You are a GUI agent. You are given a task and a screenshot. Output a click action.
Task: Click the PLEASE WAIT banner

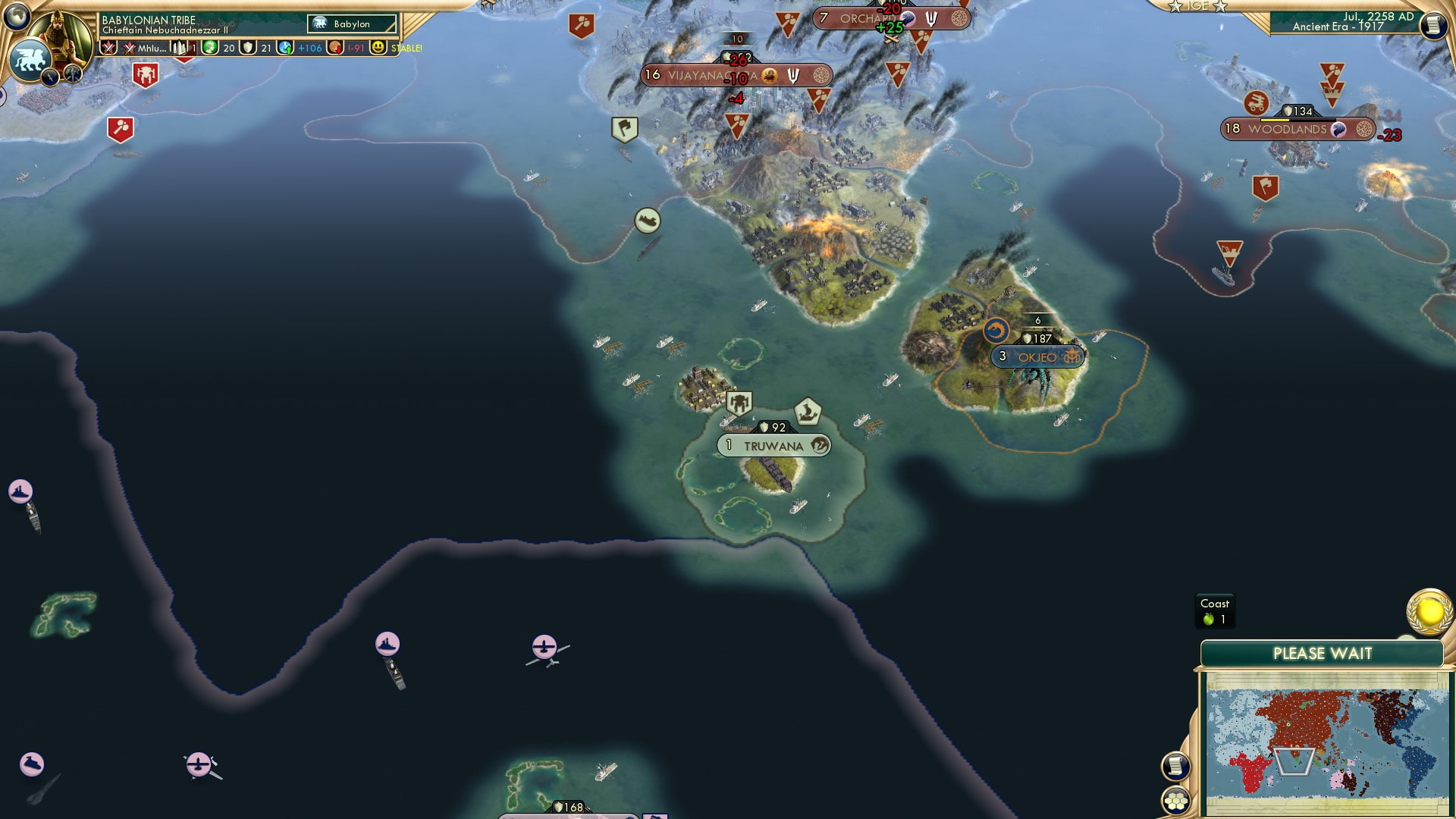click(x=1323, y=653)
